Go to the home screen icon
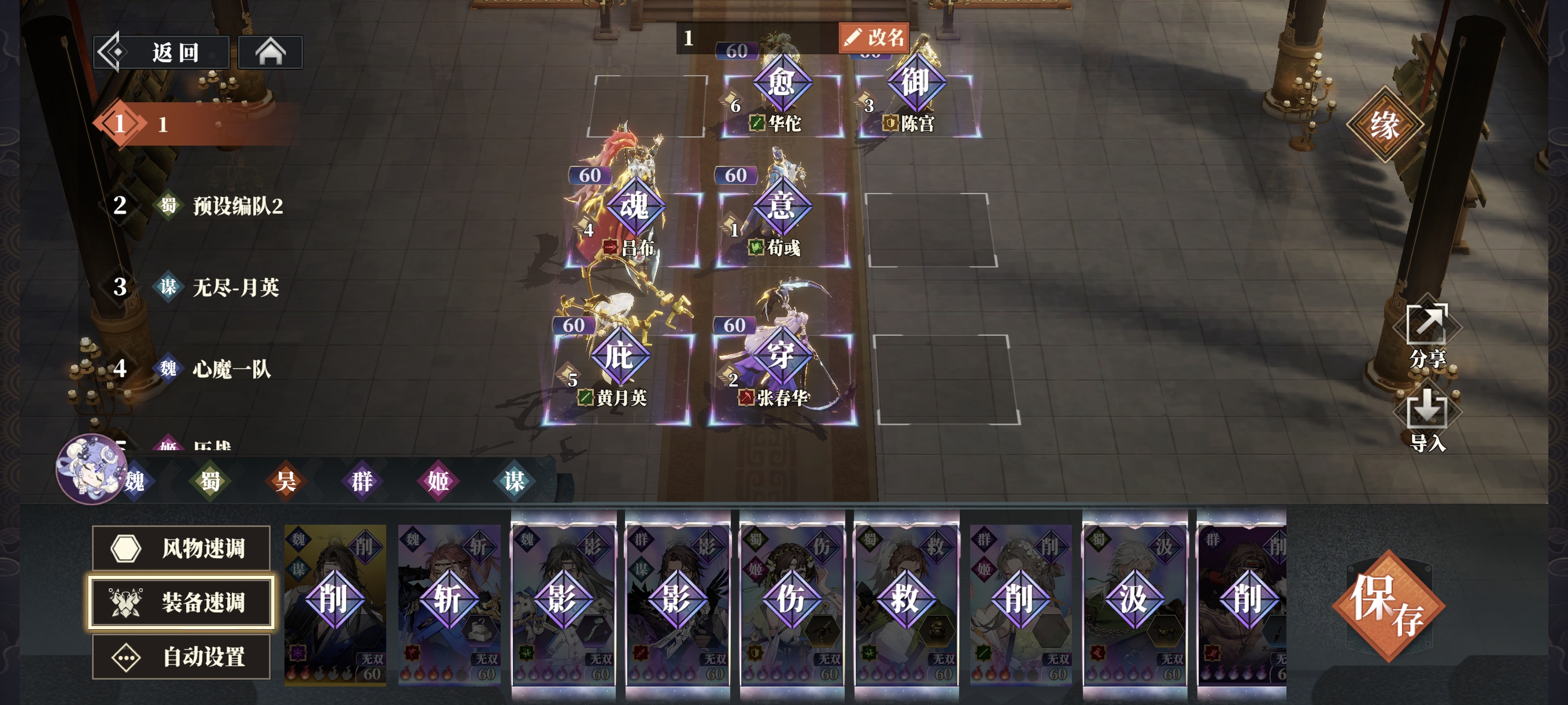 [x=269, y=53]
